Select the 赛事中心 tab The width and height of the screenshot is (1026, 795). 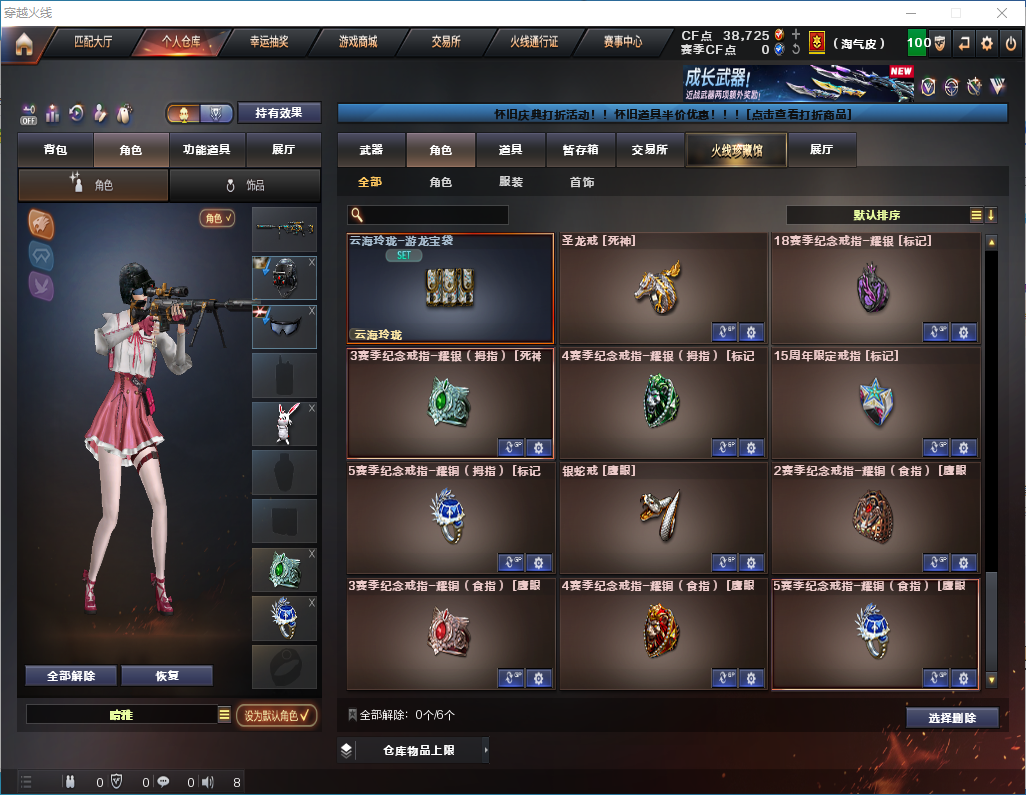tap(622, 43)
